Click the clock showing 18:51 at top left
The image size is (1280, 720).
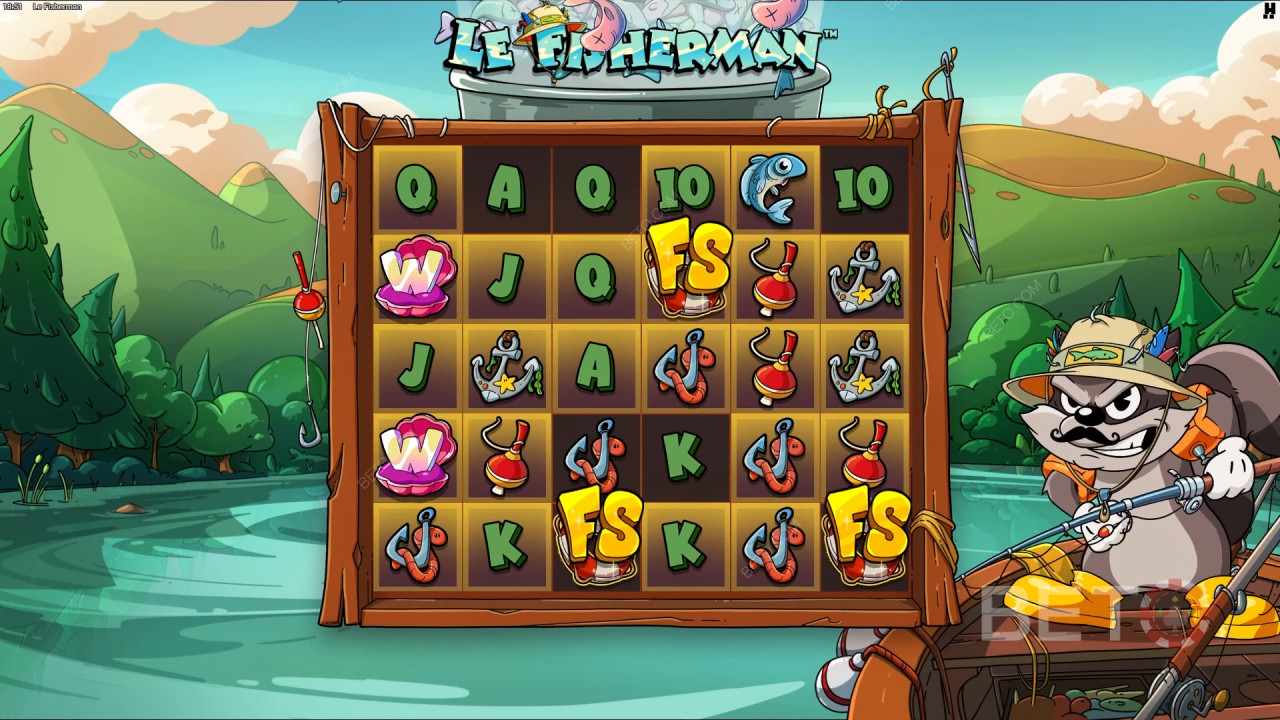coord(15,5)
